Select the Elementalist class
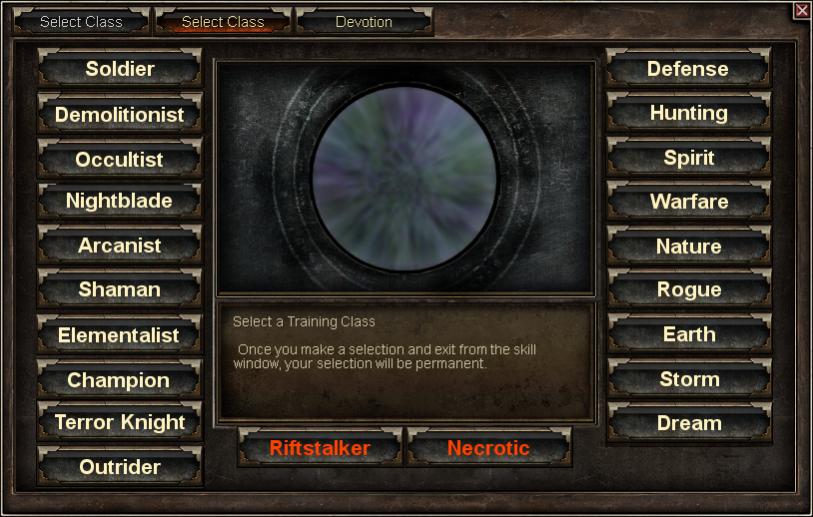Screen dimensions: 813x517 tap(120, 336)
